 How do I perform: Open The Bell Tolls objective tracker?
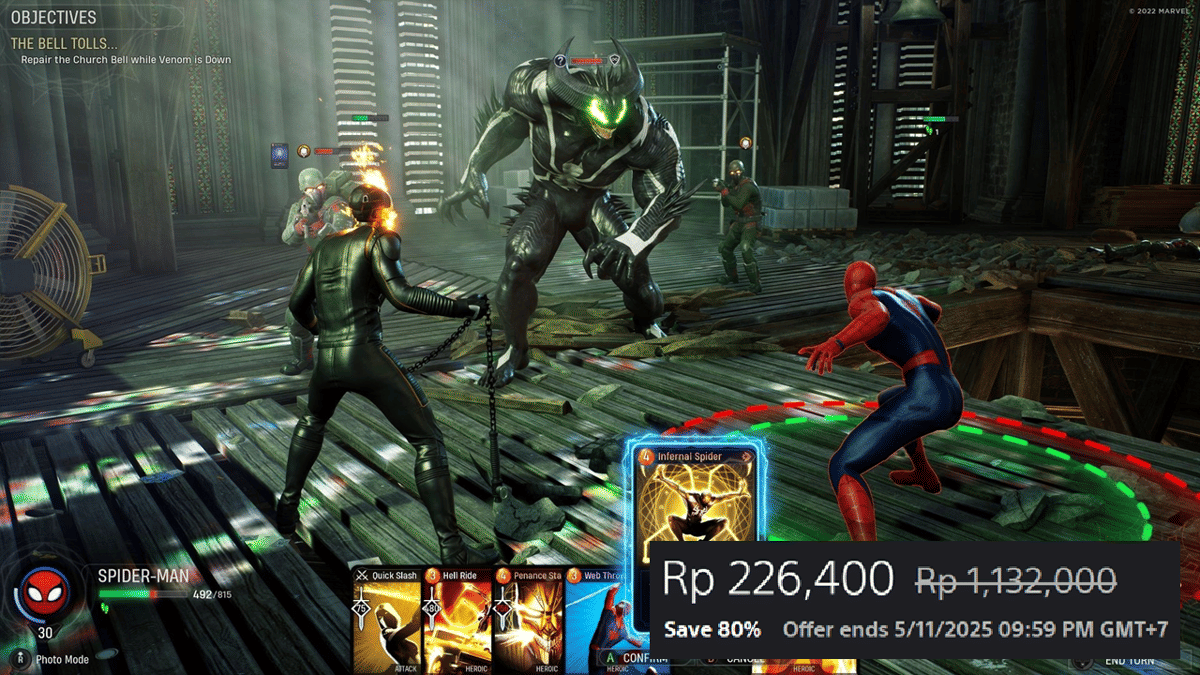point(64,44)
